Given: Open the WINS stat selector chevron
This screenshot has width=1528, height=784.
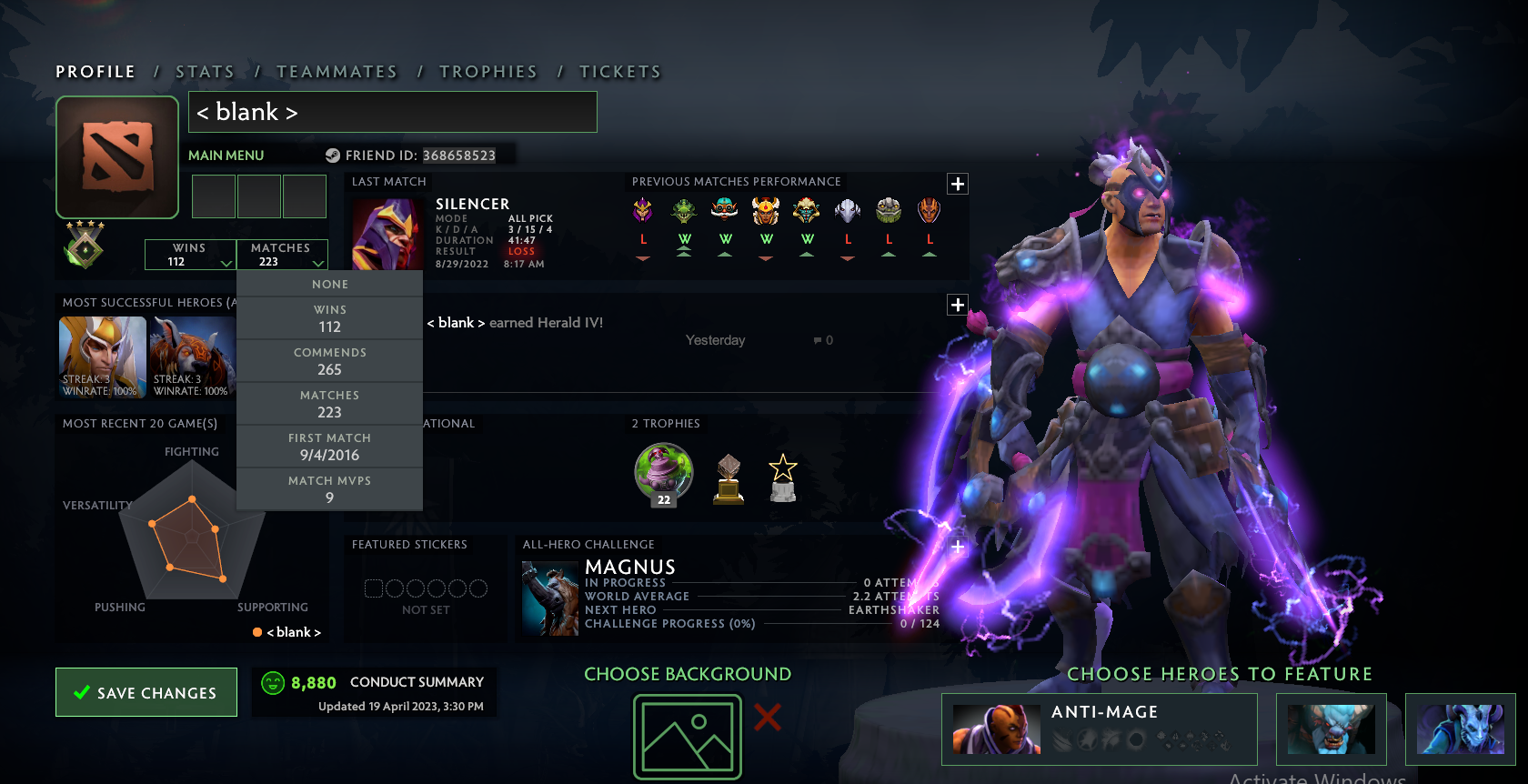Looking at the screenshot, I should [225, 263].
